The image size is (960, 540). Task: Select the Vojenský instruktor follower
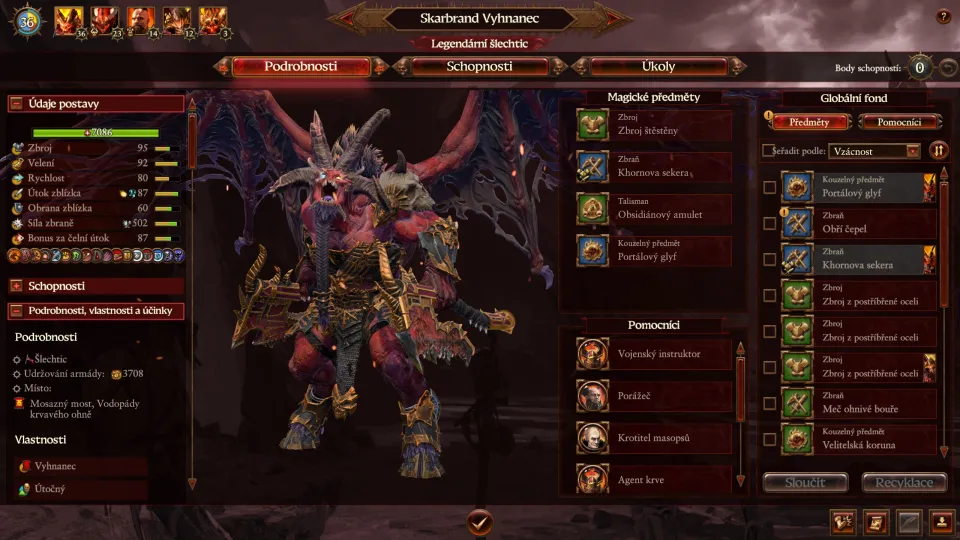point(654,354)
